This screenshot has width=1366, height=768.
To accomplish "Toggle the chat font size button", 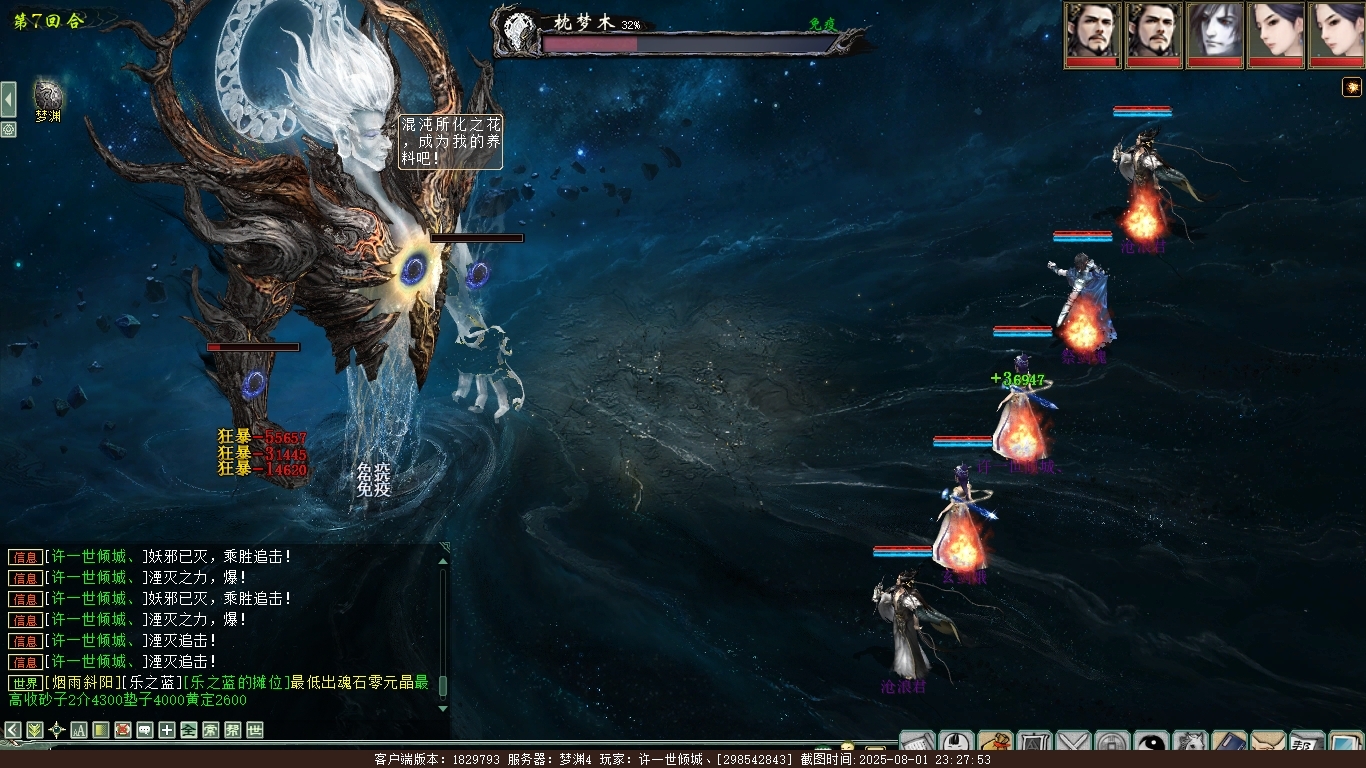I will click(79, 730).
